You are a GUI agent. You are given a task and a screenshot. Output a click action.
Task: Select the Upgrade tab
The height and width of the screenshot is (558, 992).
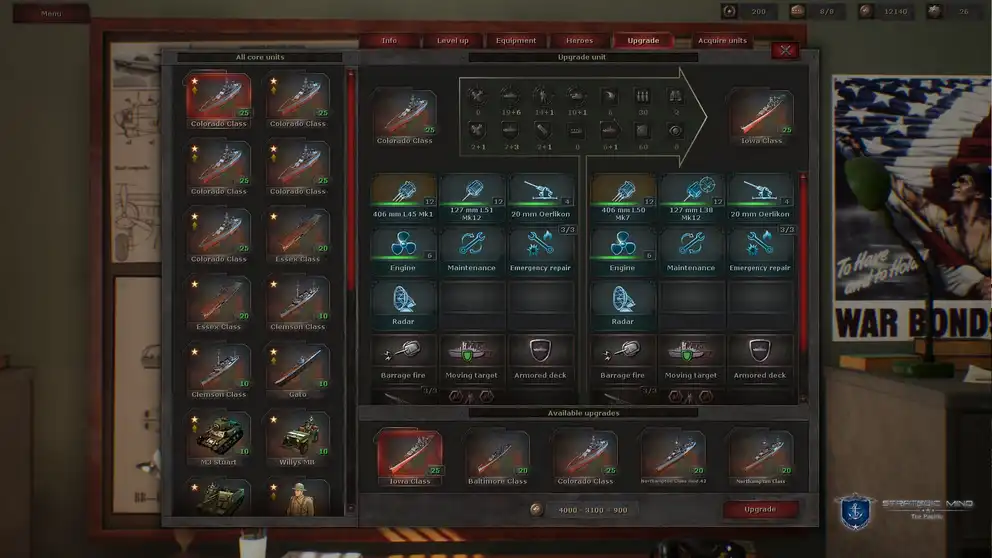click(643, 41)
